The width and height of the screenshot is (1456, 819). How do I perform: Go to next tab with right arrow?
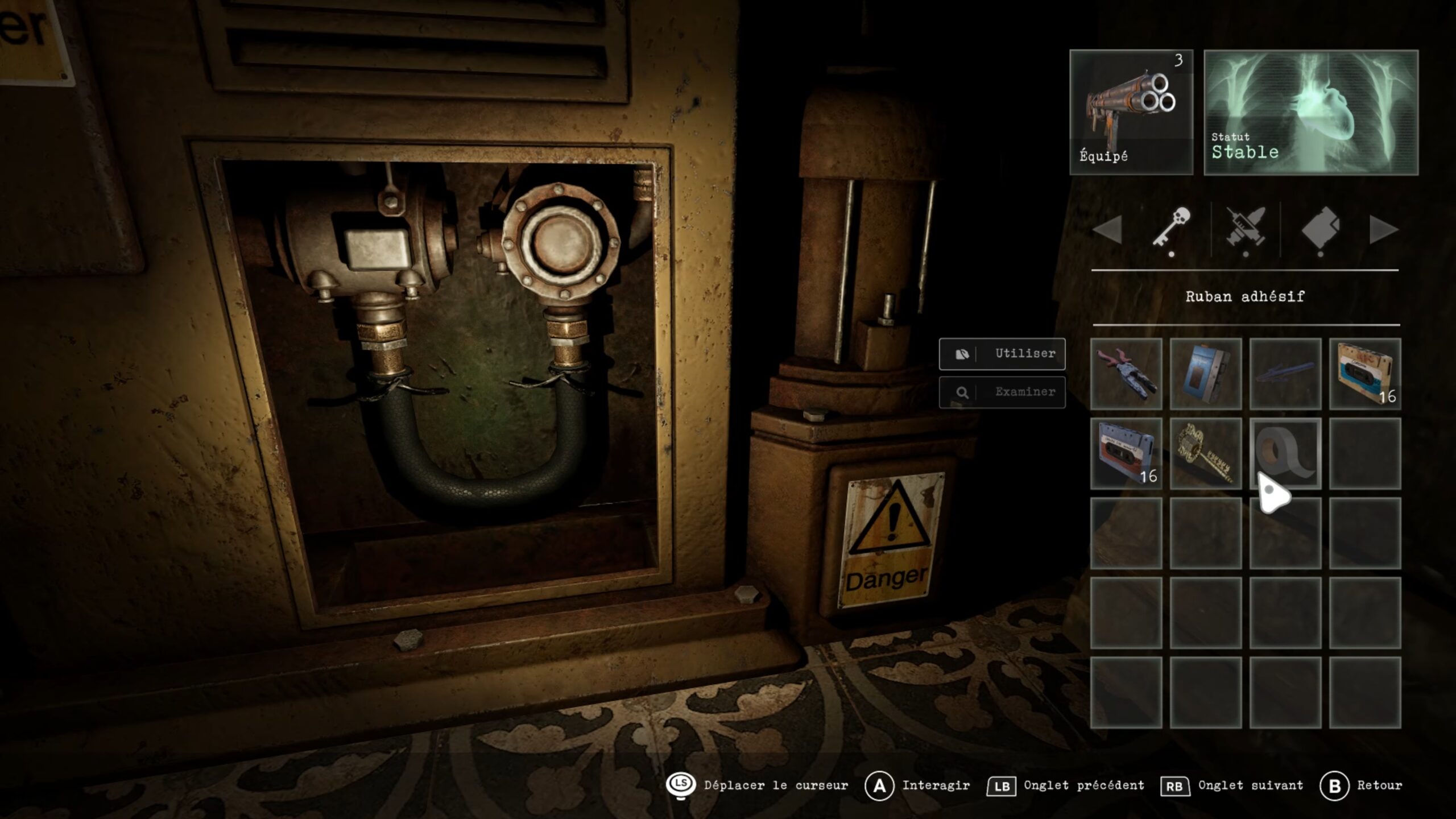1383,230
